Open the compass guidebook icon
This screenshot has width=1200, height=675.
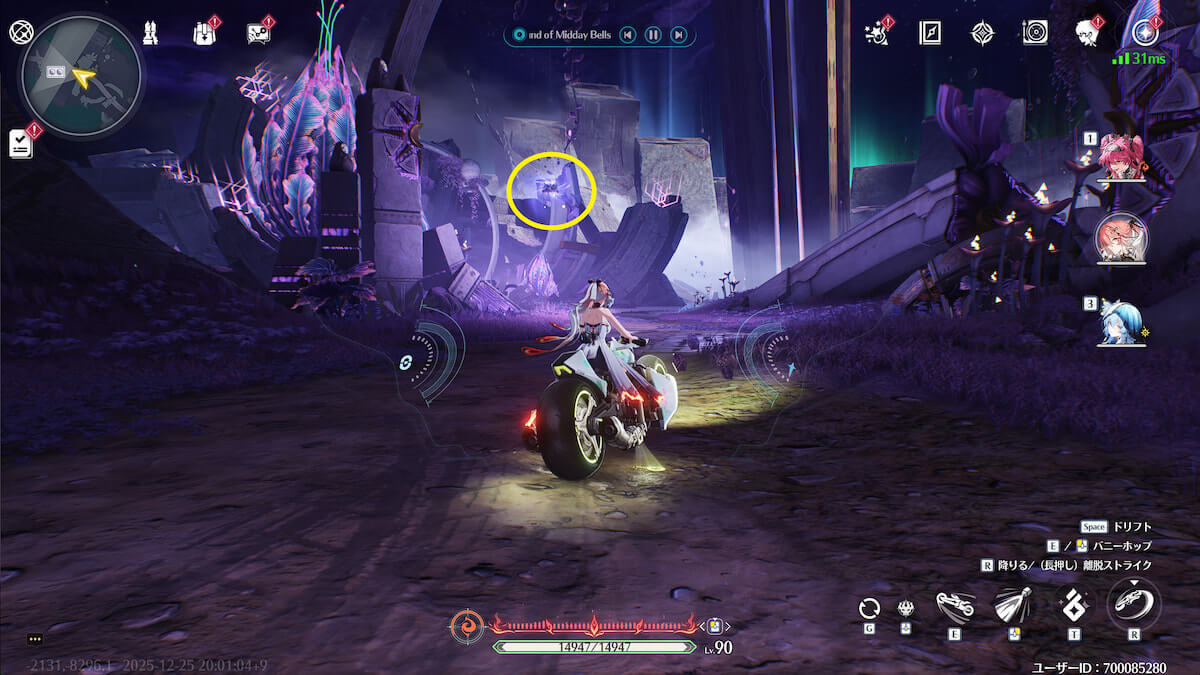(930, 33)
